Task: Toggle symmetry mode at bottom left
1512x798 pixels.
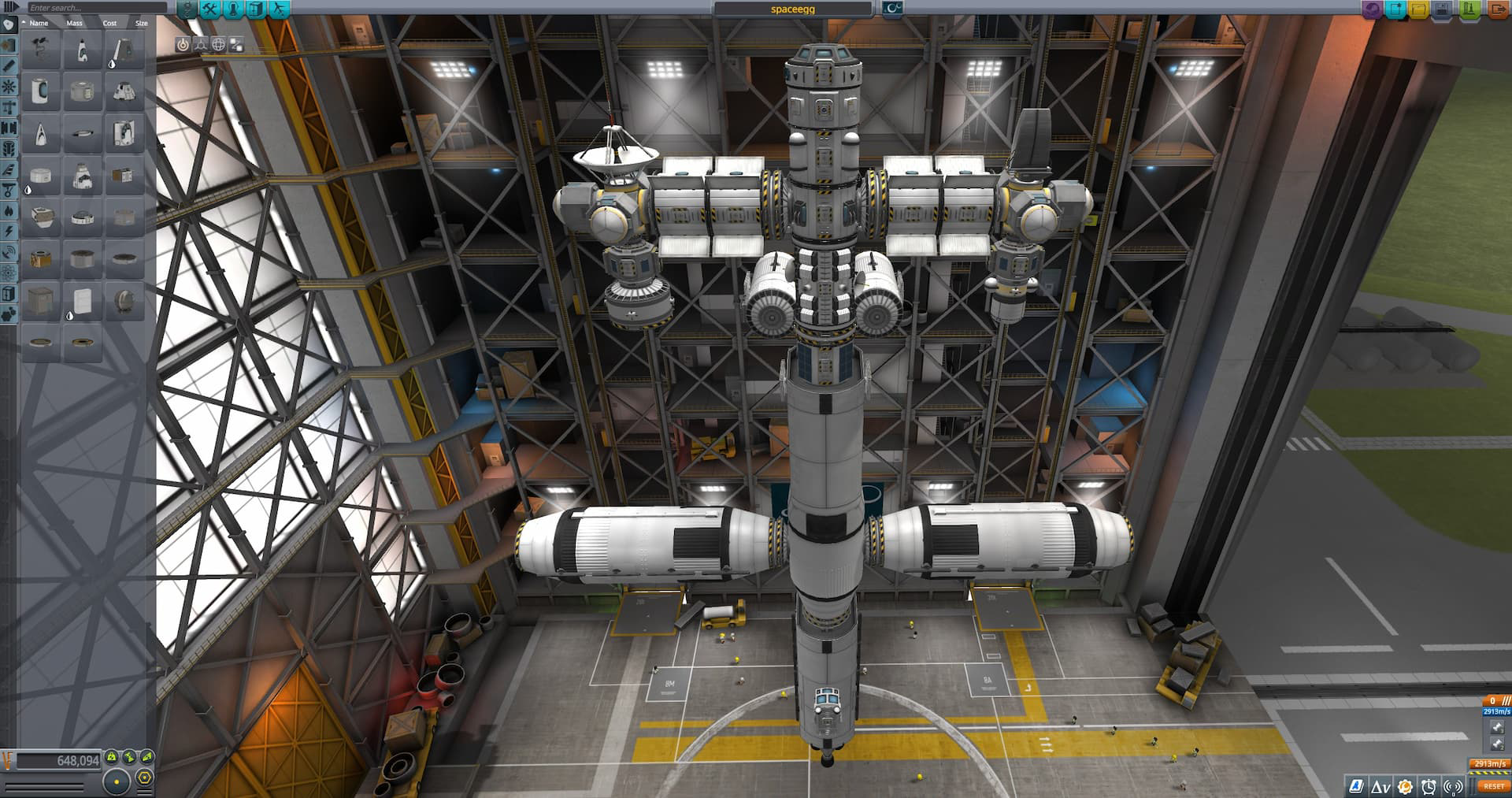Action: click(117, 781)
